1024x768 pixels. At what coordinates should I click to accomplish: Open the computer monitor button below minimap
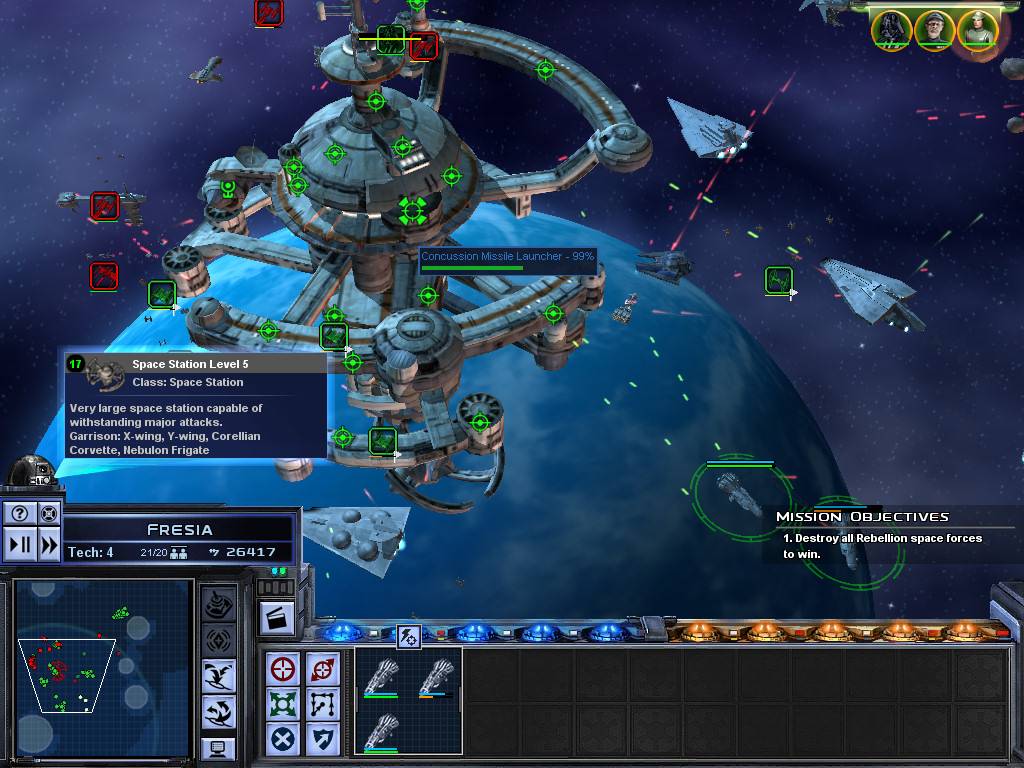coord(219,748)
